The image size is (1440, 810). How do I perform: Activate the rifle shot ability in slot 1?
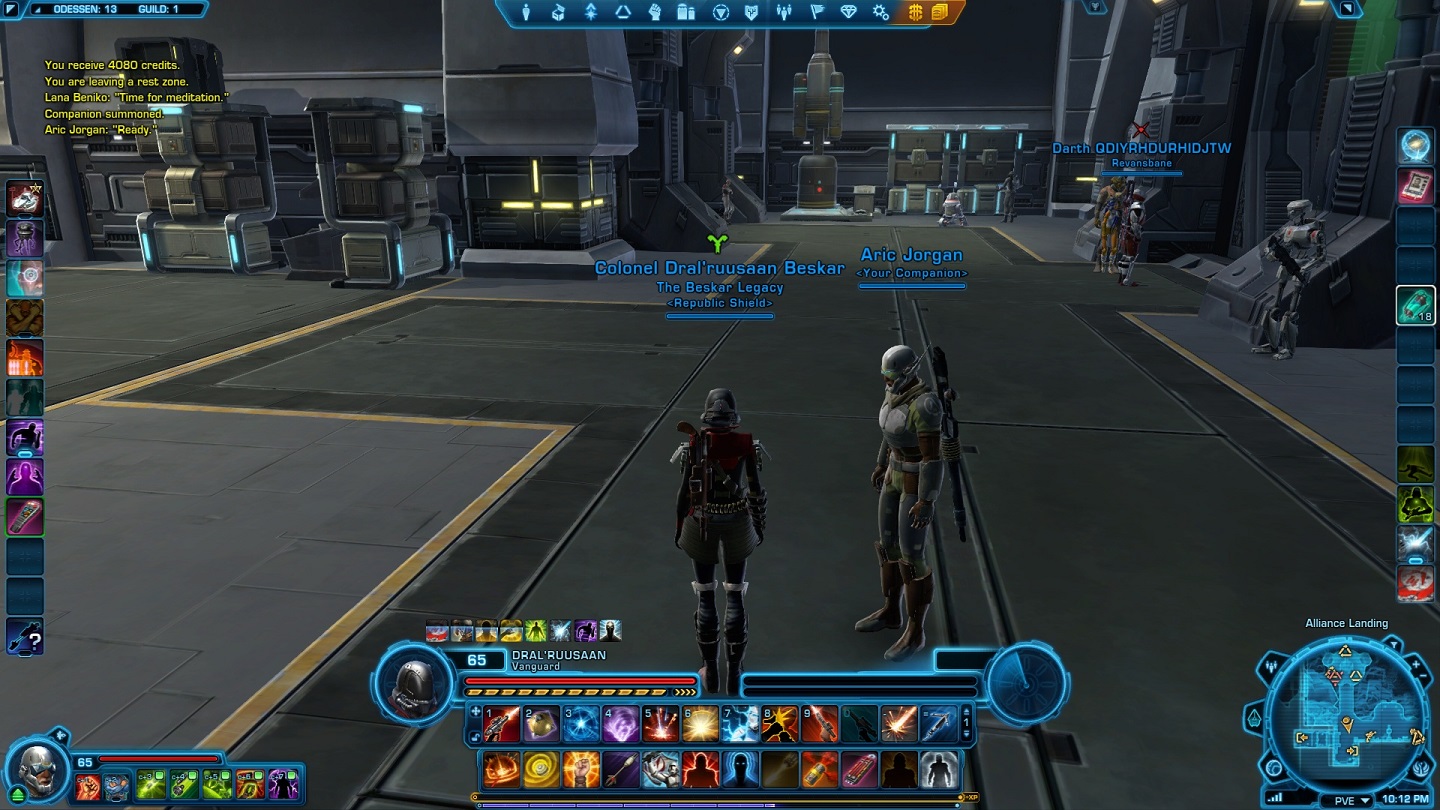coord(502,724)
